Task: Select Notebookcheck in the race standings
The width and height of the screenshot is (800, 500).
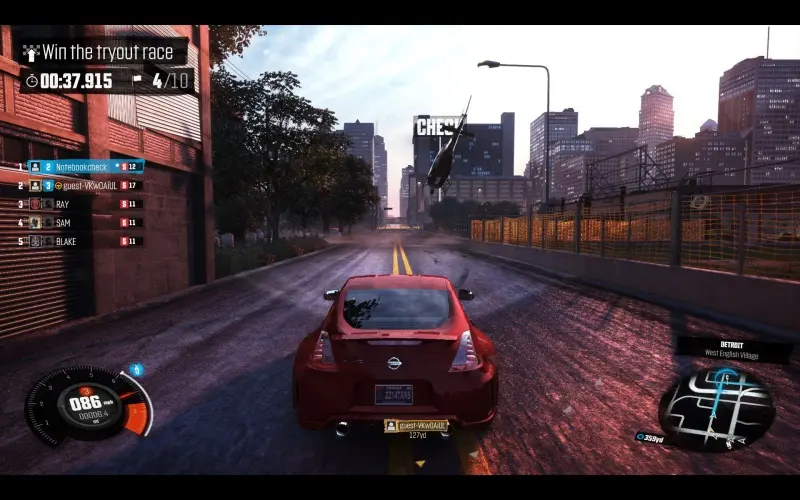Action: (x=85, y=166)
